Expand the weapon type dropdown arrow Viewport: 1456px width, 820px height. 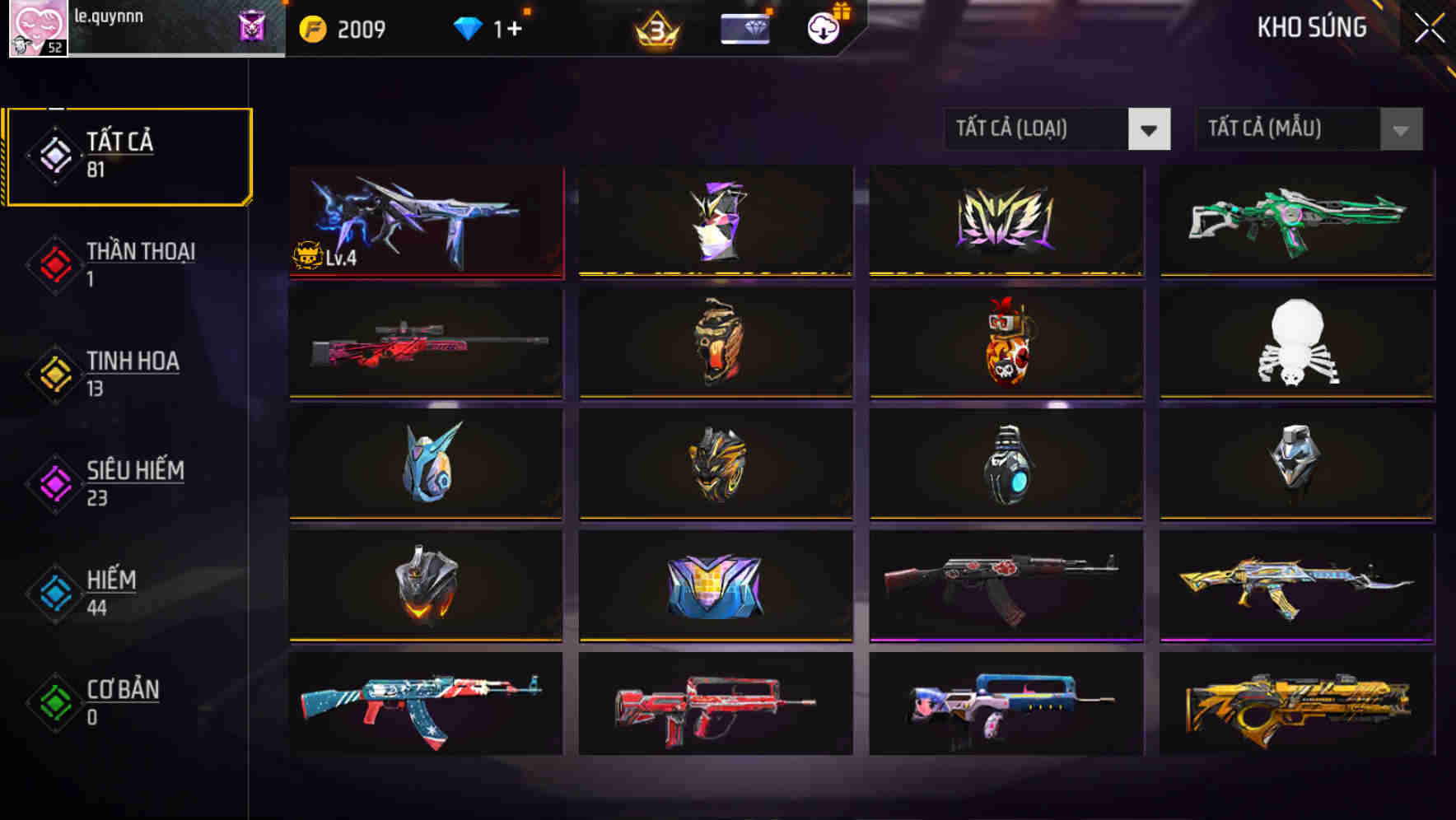1150,129
